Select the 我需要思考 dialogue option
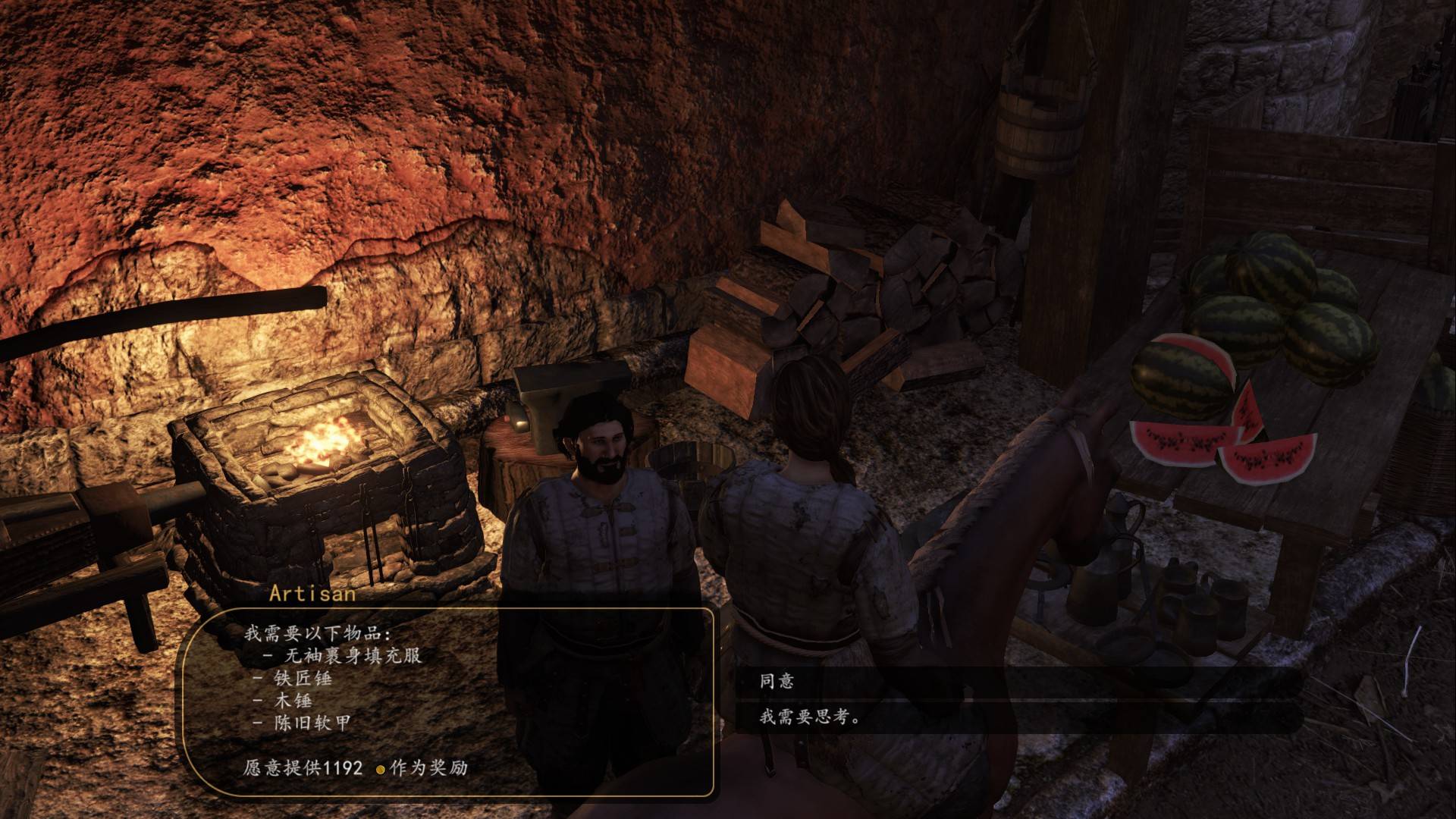Image resolution: width=1456 pixels, height=819 pixels. (810, 717)
